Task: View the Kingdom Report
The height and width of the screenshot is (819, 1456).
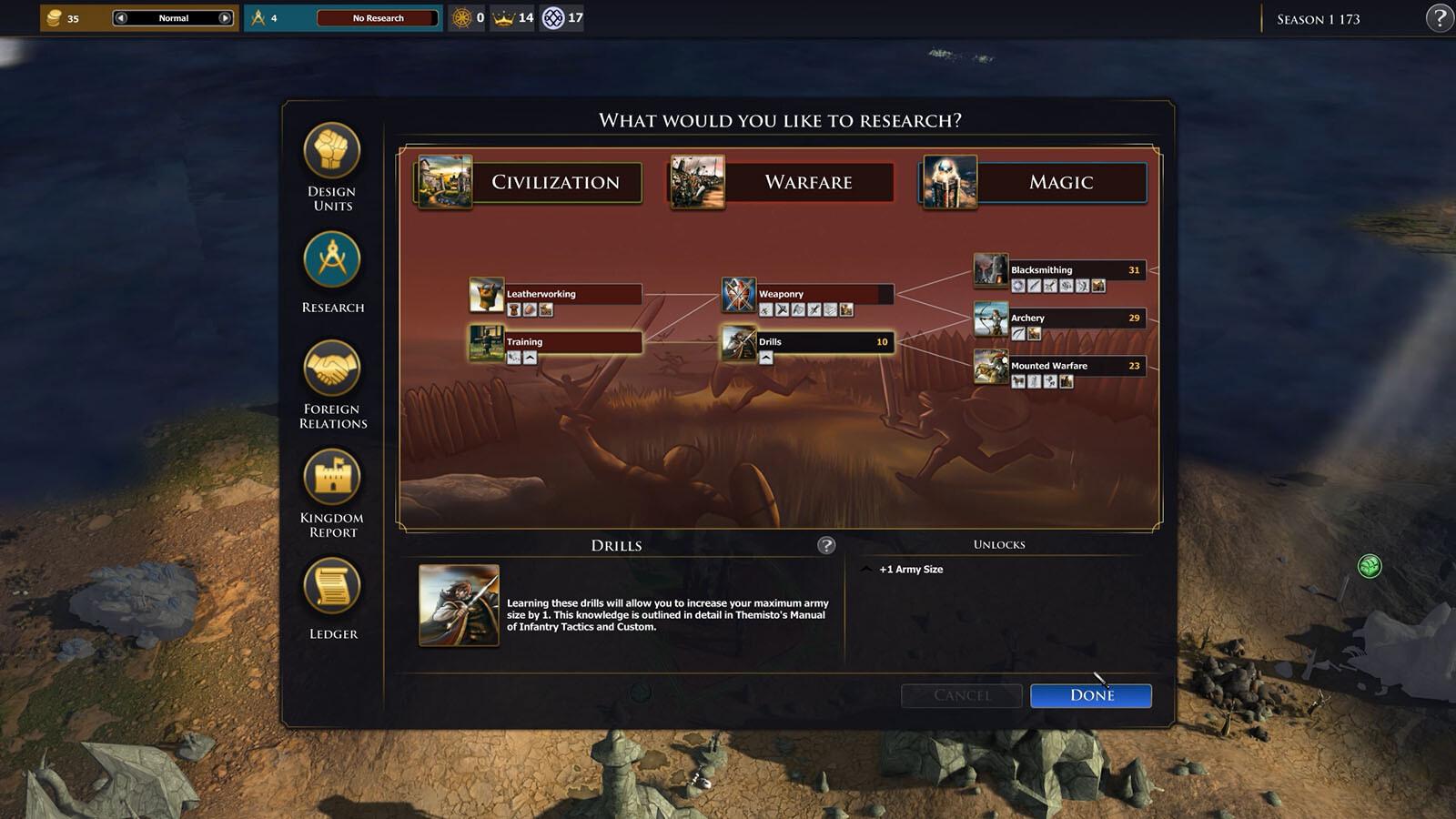Action: click(x=332, y=477)
